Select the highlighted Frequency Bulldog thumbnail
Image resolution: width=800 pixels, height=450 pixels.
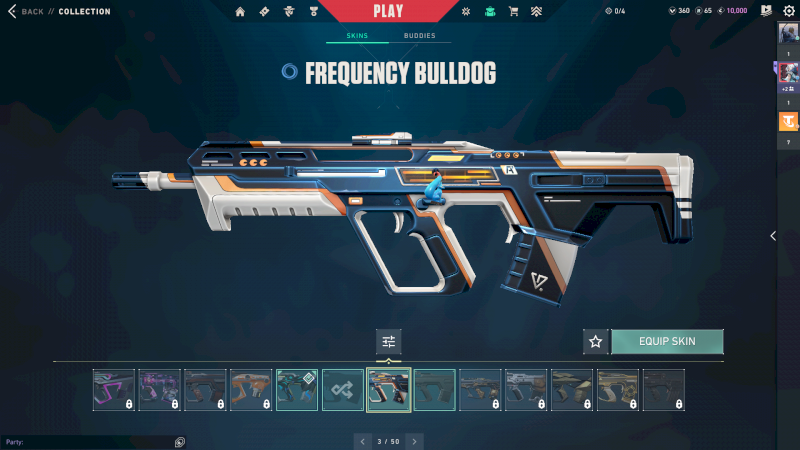tap(389, 390)
